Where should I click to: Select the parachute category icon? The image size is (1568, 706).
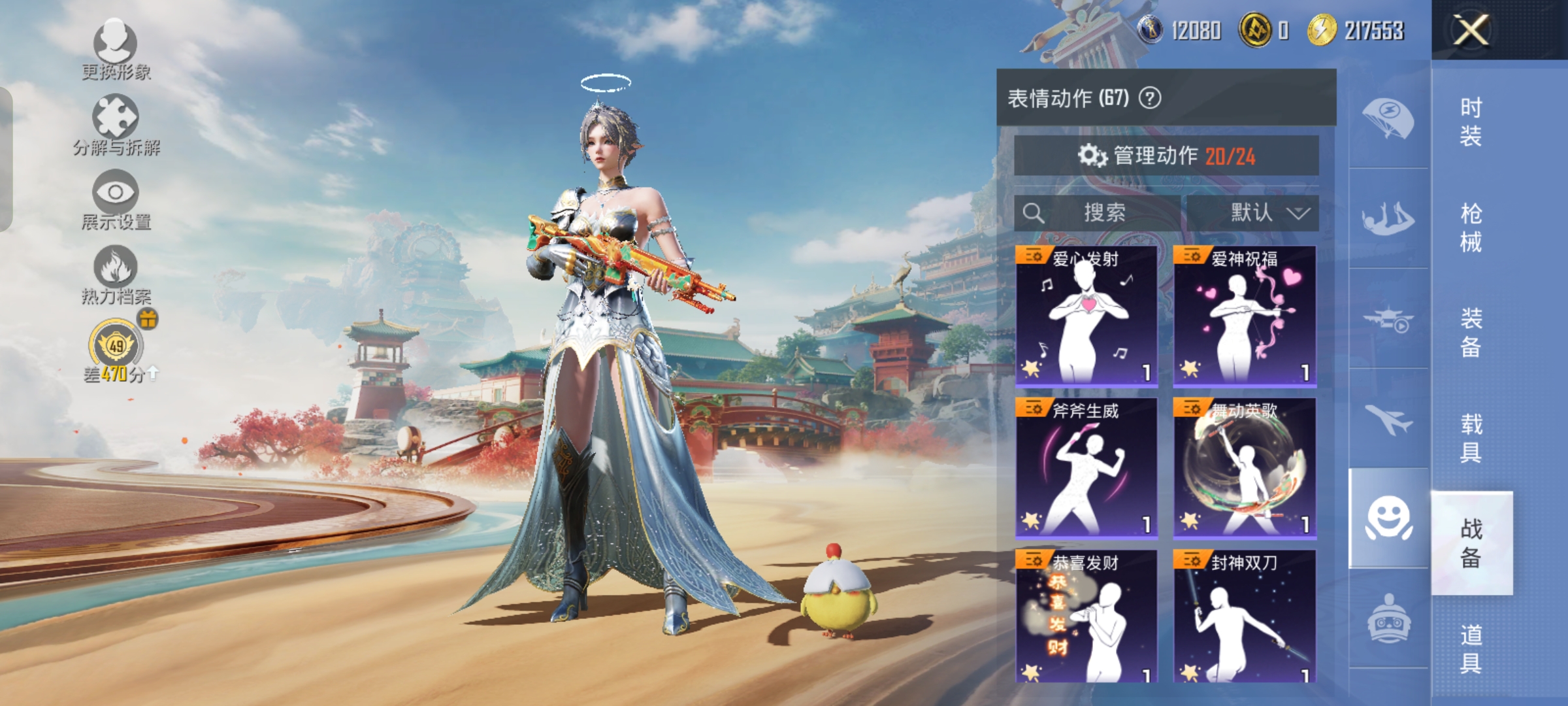(x=1388, y=118)
